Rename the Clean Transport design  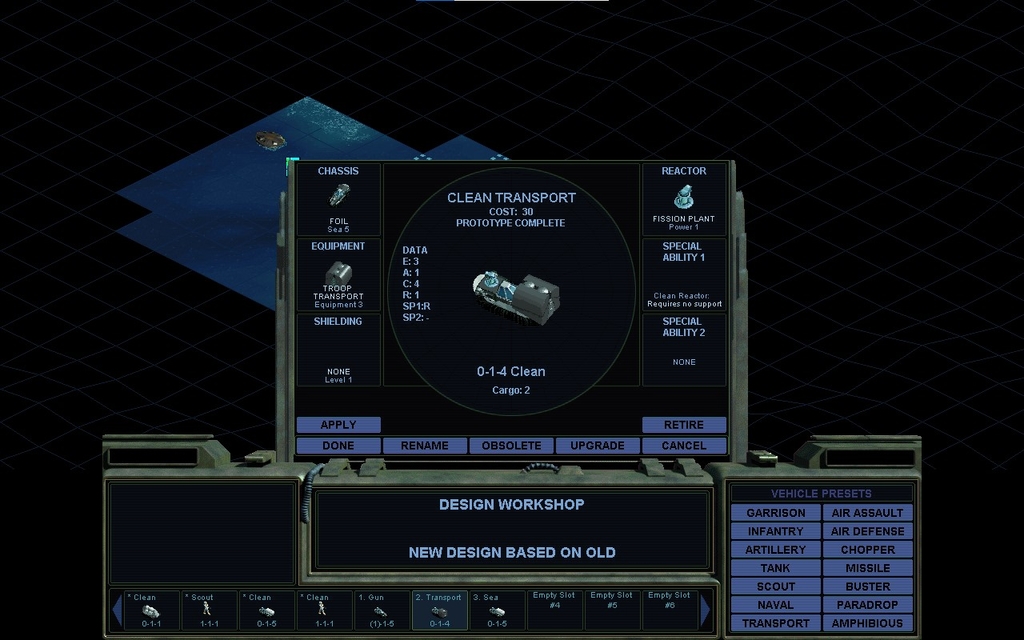click(x=425, y=446)
